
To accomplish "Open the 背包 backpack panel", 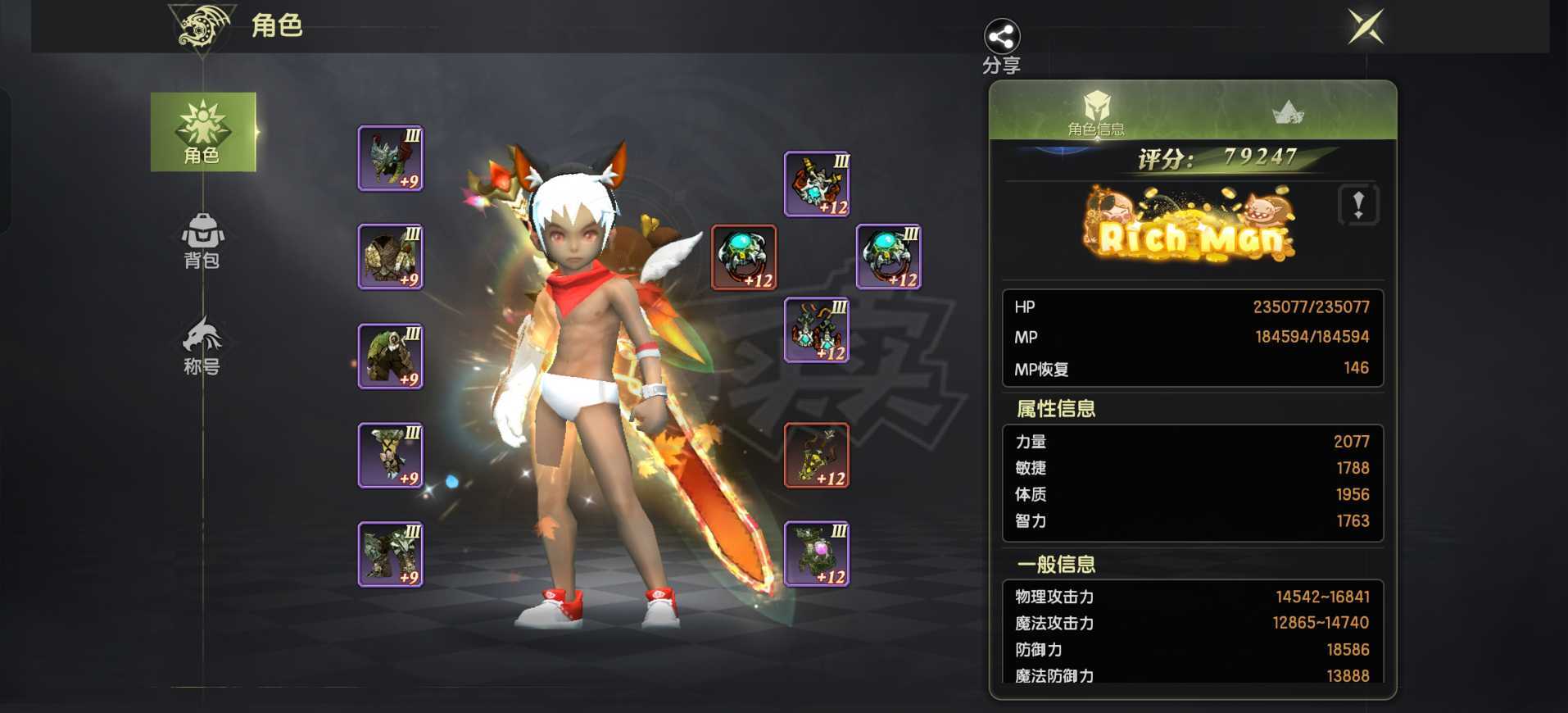I will [202, 243].
